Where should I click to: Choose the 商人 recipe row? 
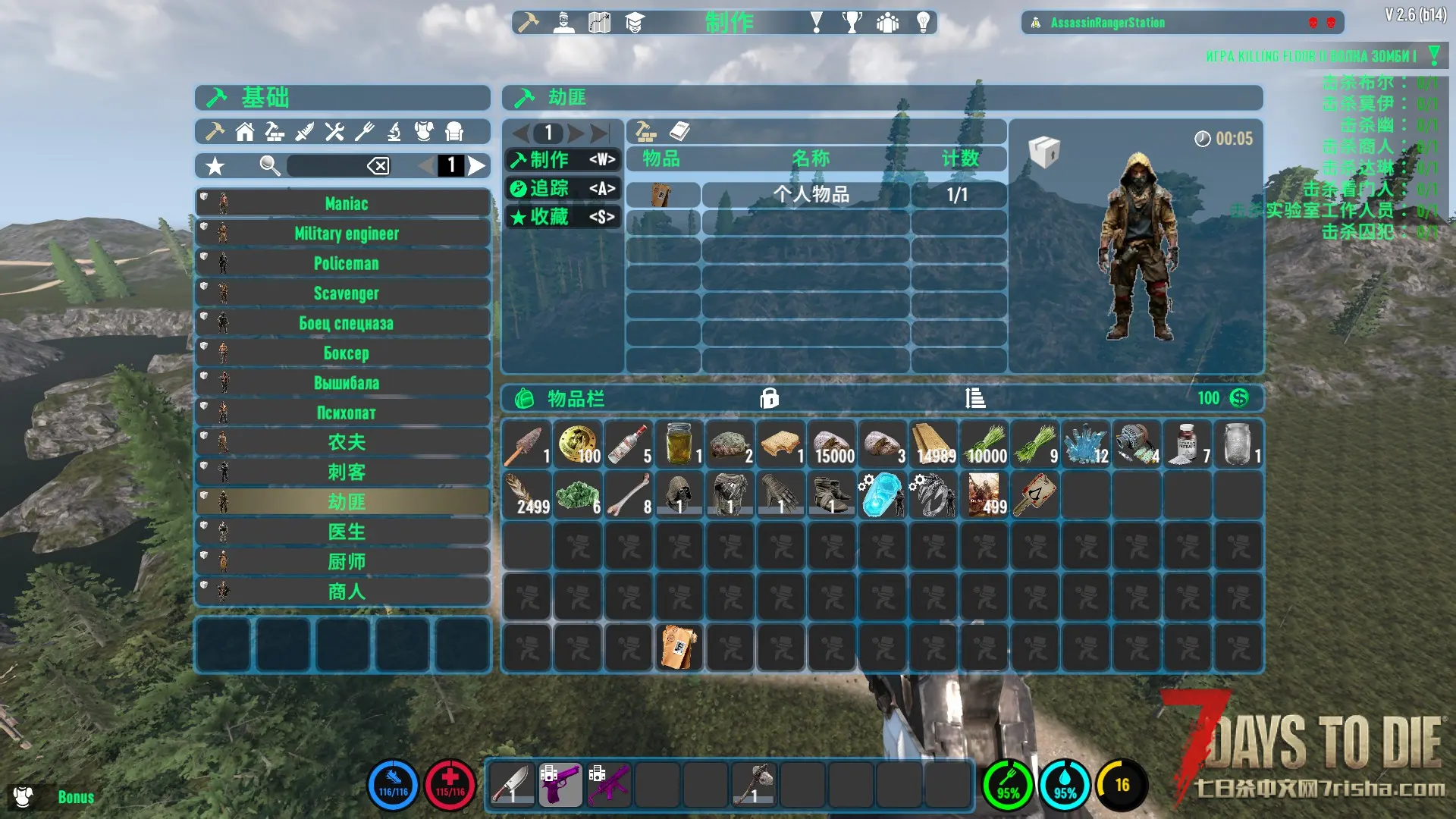point(346,591)
